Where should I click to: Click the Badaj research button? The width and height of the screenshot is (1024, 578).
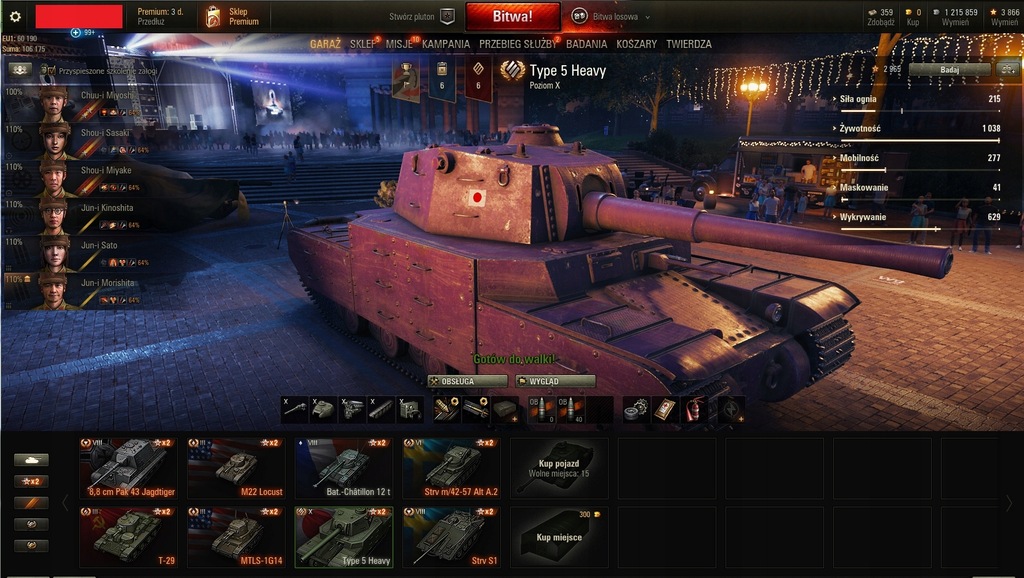tap(949, 70)
